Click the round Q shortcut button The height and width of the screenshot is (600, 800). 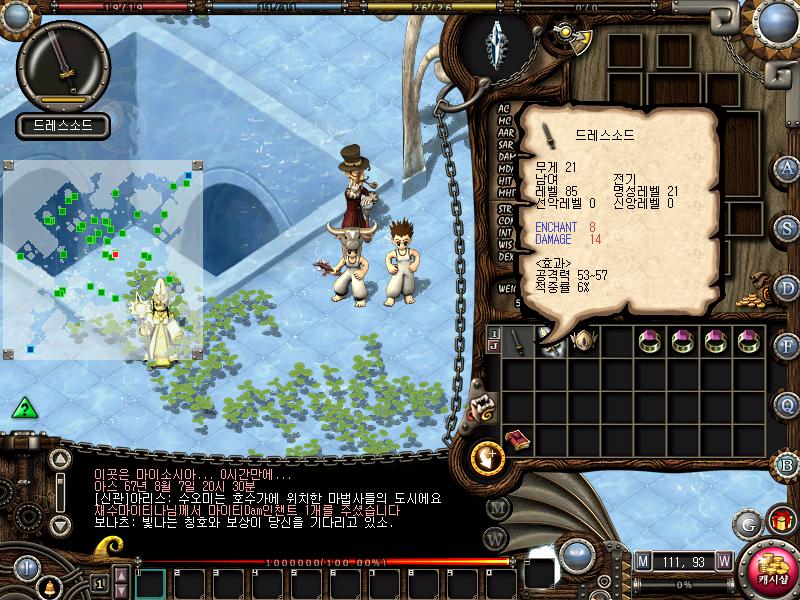pos(787,405)
